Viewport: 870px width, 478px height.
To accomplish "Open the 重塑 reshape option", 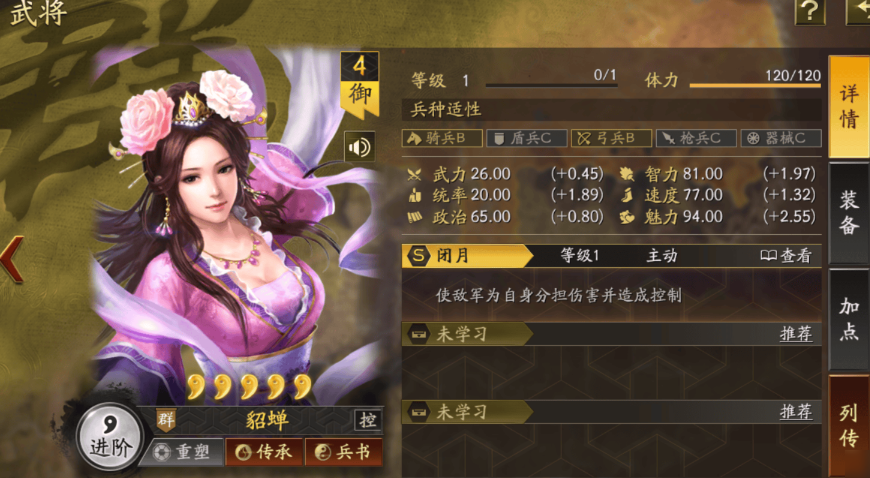I will (x=182, y=452).
